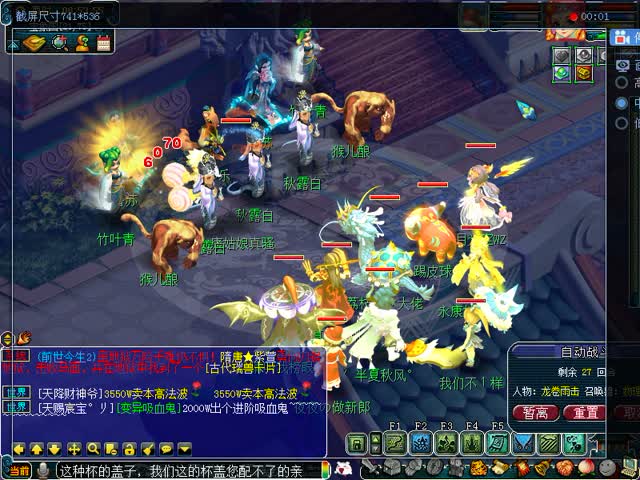The width and height of the screenshot is (640, 480).
Task: Click the microphone voice icon
Action: click(44, 470)
